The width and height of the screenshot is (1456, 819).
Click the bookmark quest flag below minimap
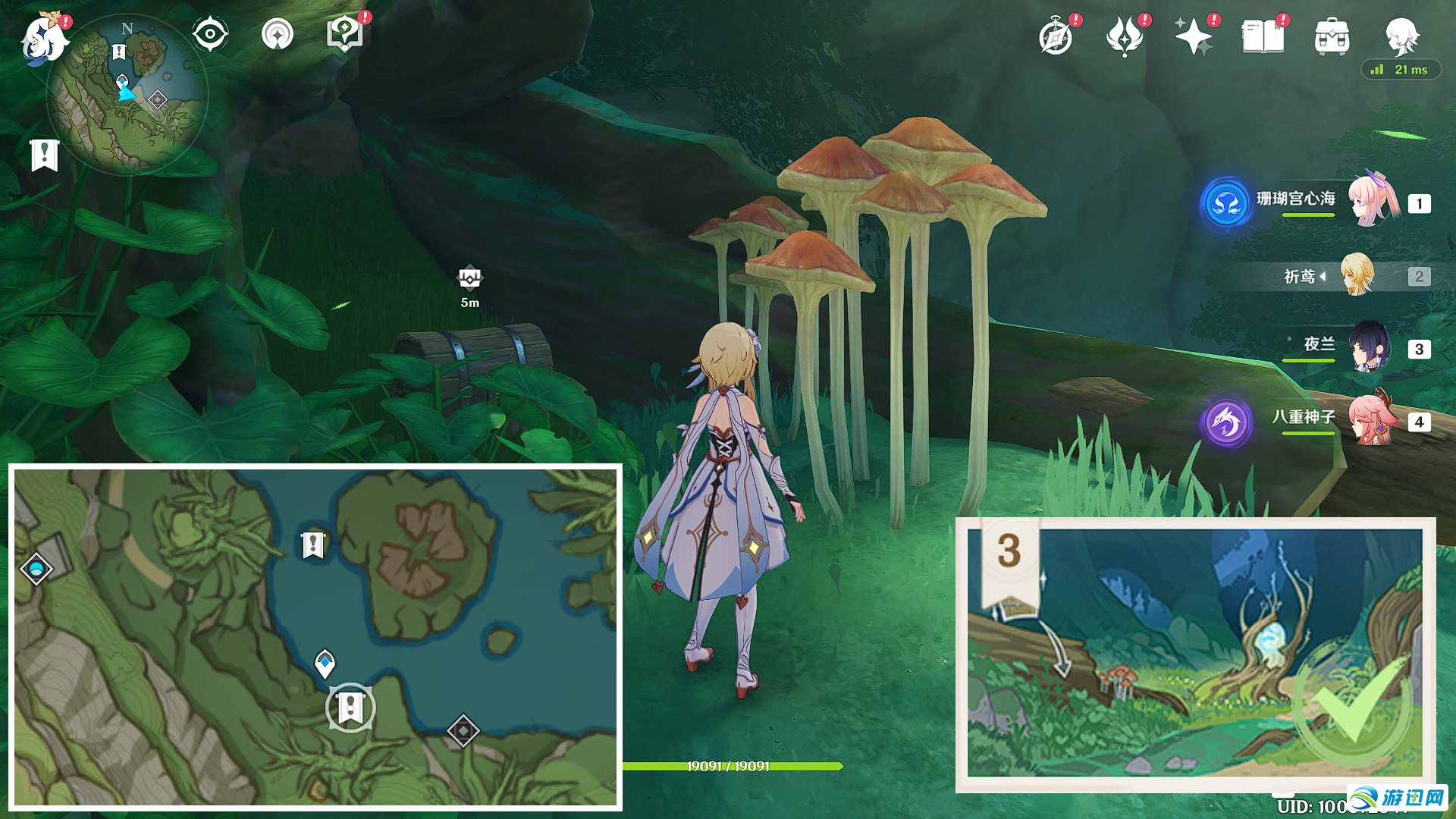point(45,155)
